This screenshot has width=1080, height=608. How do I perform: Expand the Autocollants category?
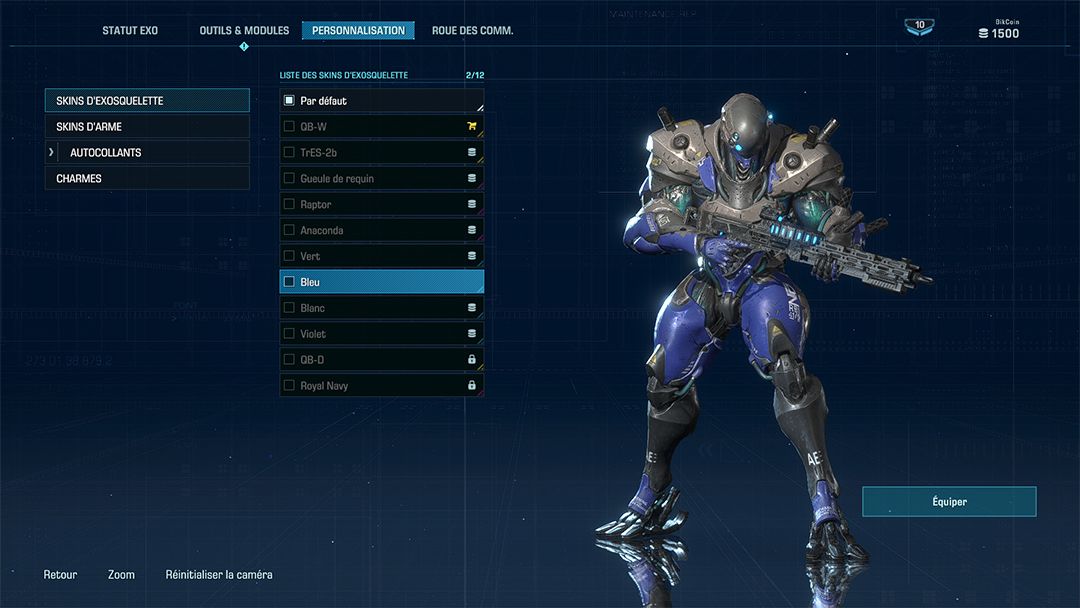(147, 153)
